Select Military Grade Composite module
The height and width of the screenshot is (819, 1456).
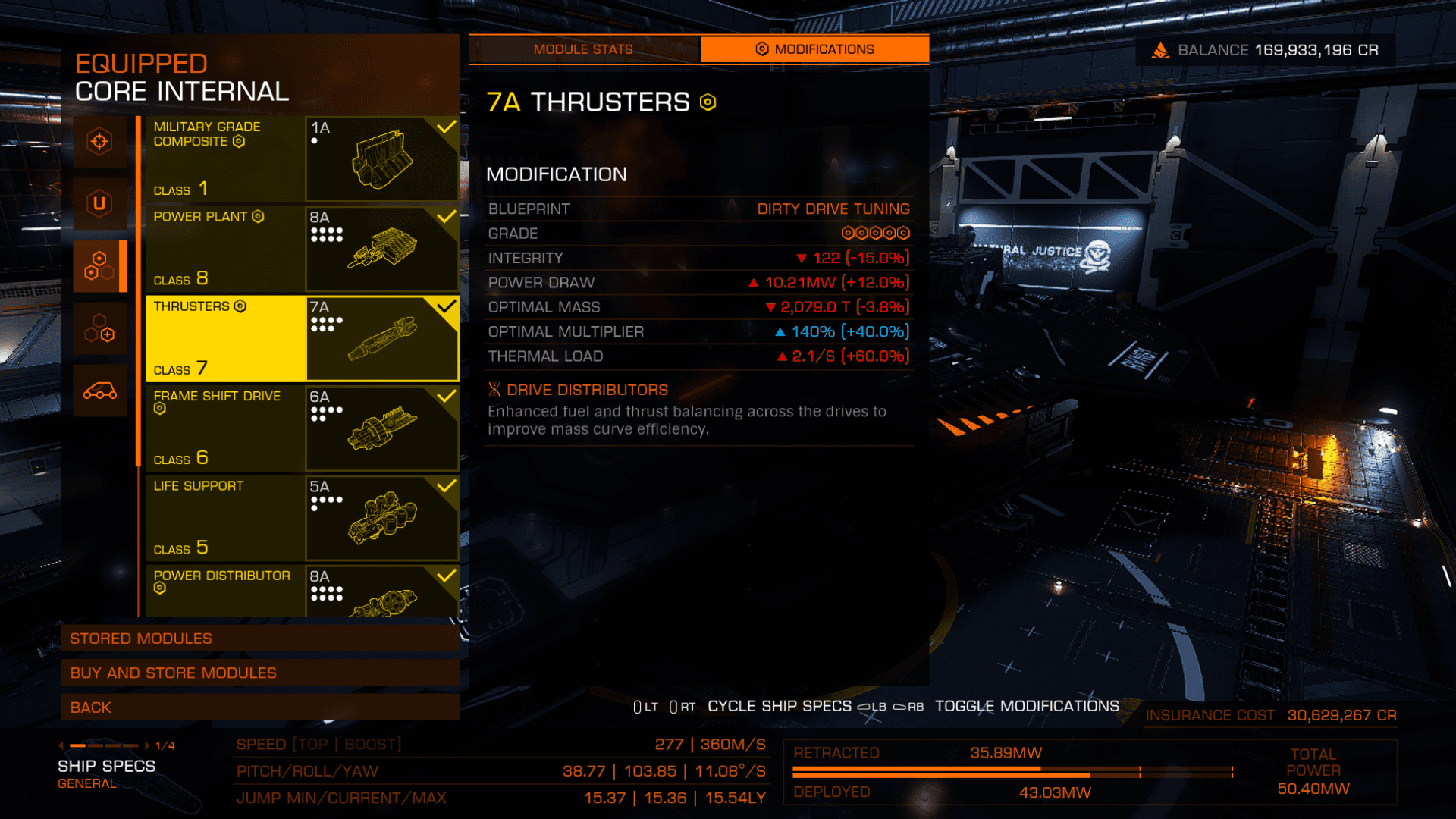[x=302, y=158]
